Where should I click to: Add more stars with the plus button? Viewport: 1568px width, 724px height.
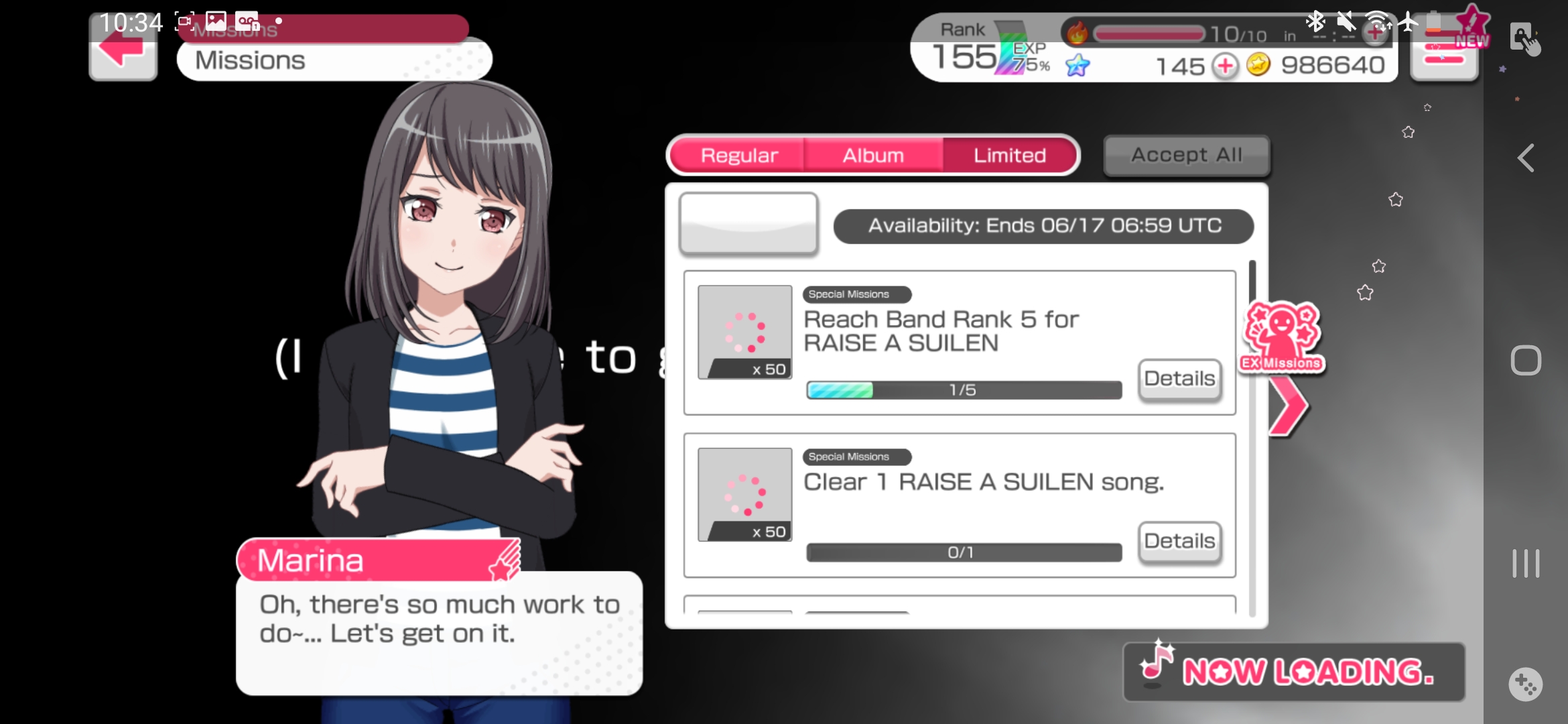coord(1225,66)
